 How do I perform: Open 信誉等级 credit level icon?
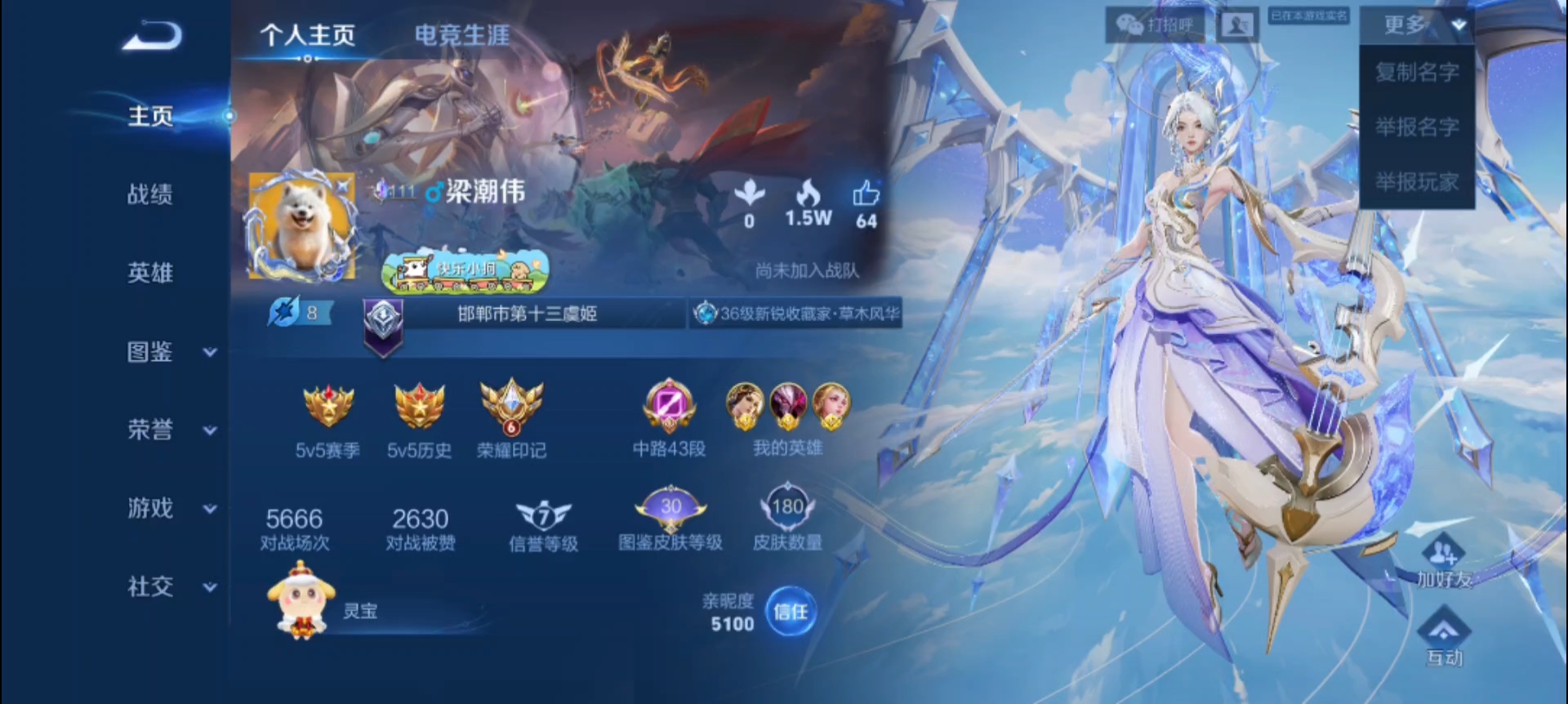coord(543,515)
